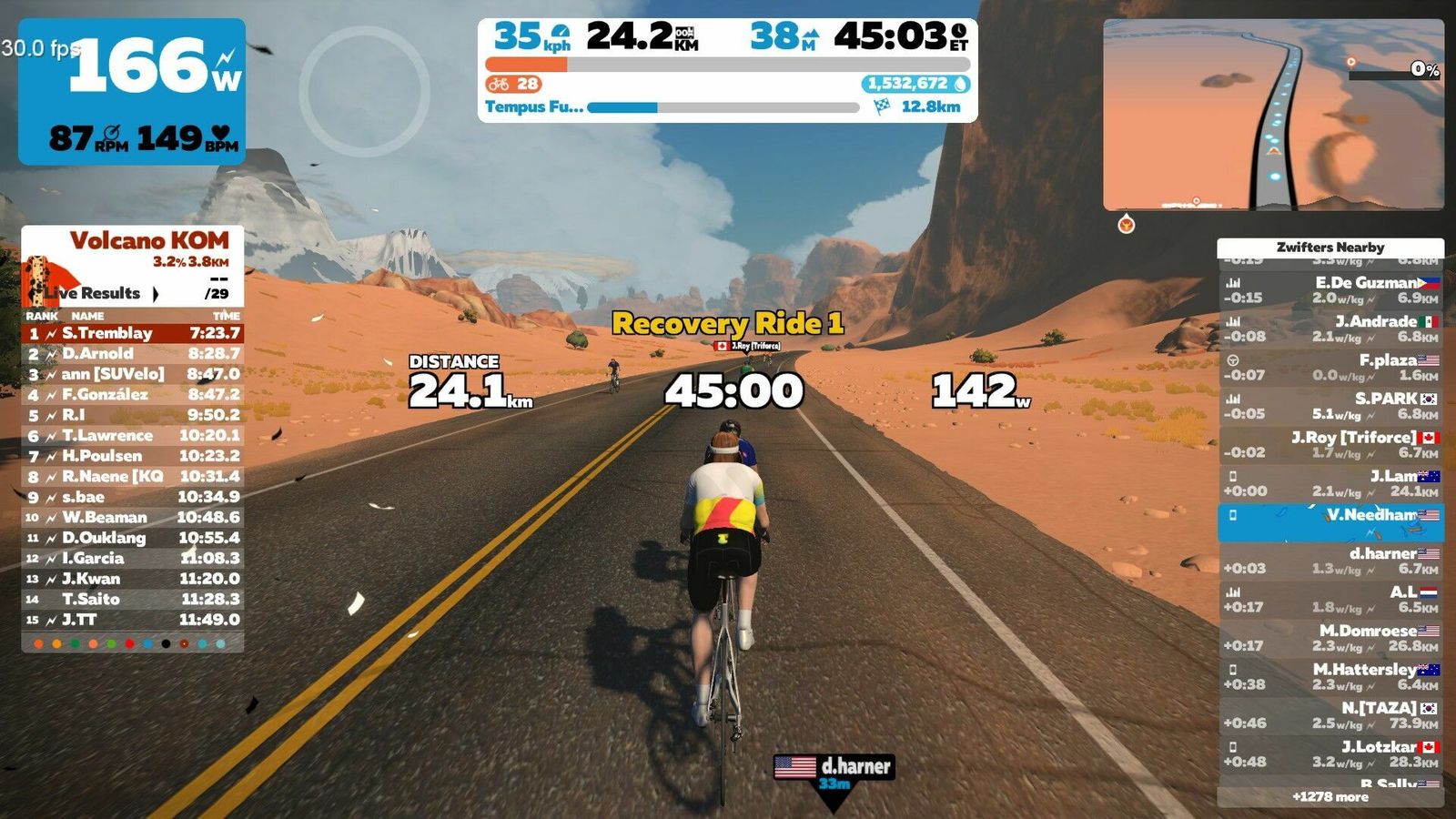
Task: Select the highlighted V.Needham row
Action: click(1330, 522)
